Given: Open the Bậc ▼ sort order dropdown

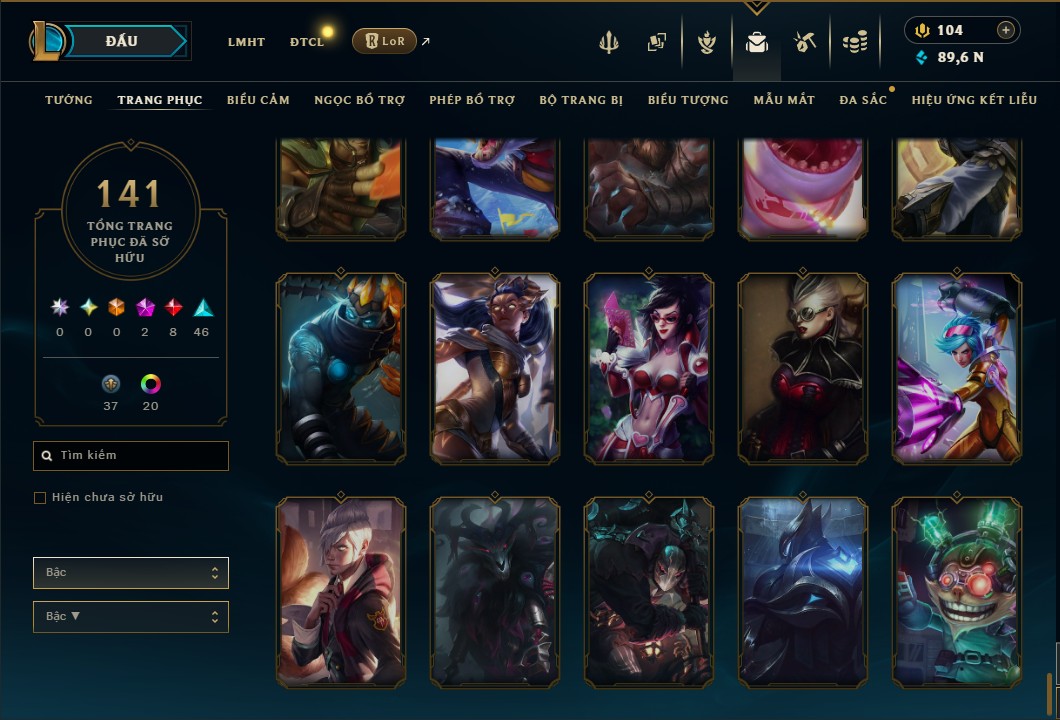Looking at the screenshot, I should tap(131, 617).
